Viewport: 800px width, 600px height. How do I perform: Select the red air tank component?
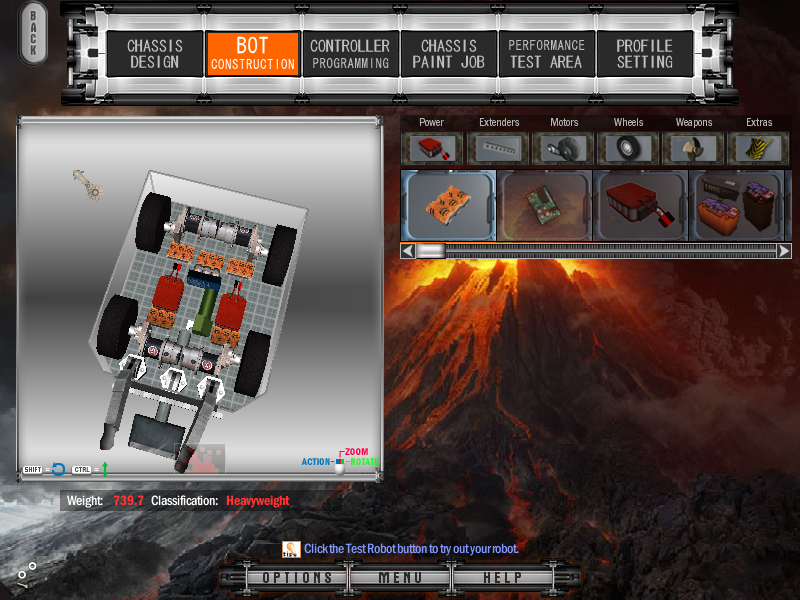pos(640,205)
